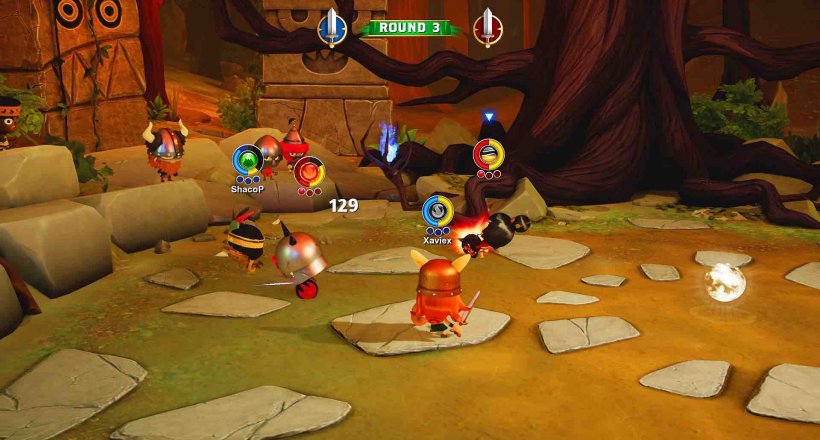This screenshot has height=440, width=820.
Task: Select the ShacoP player badge
Action: [x=247, y=160]
